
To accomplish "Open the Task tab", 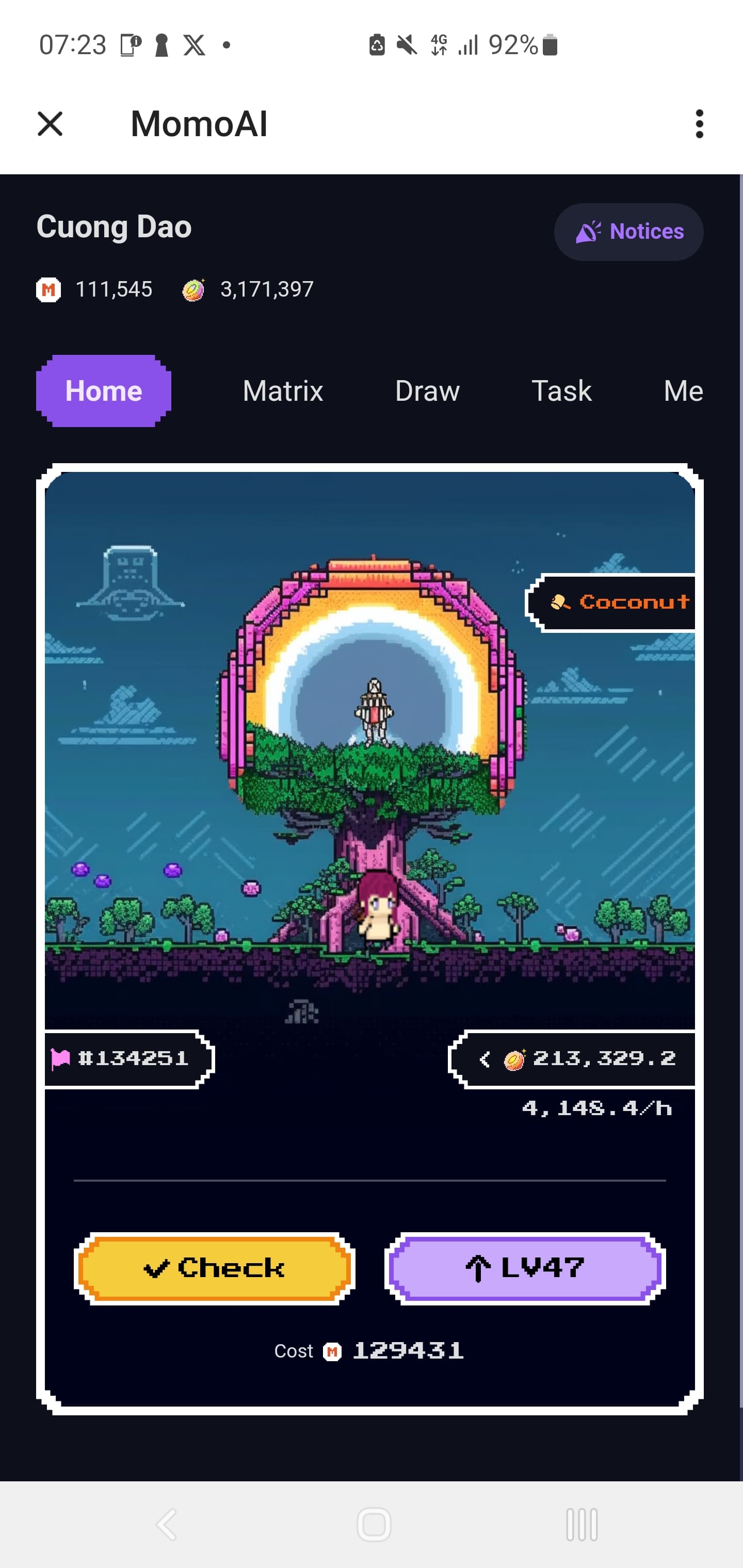I will pyautogui.click(x=561, y=391).
